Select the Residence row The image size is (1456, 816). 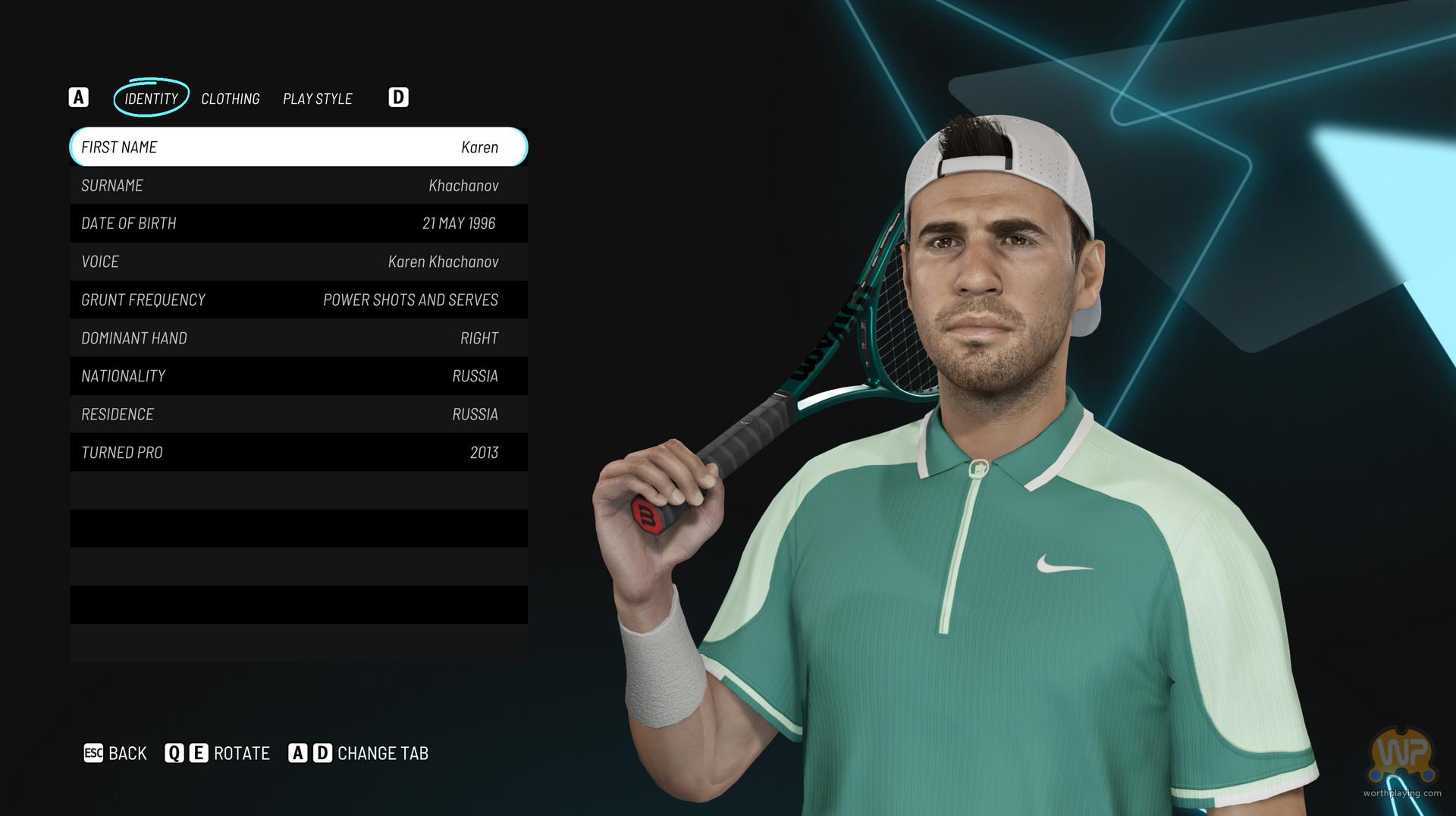(x=299, y=414)
